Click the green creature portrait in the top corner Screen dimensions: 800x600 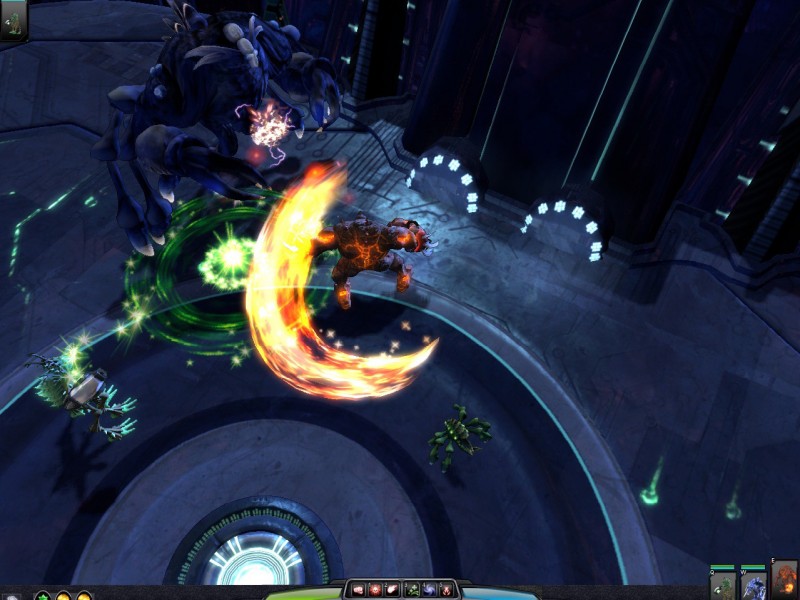pos(14,19)
